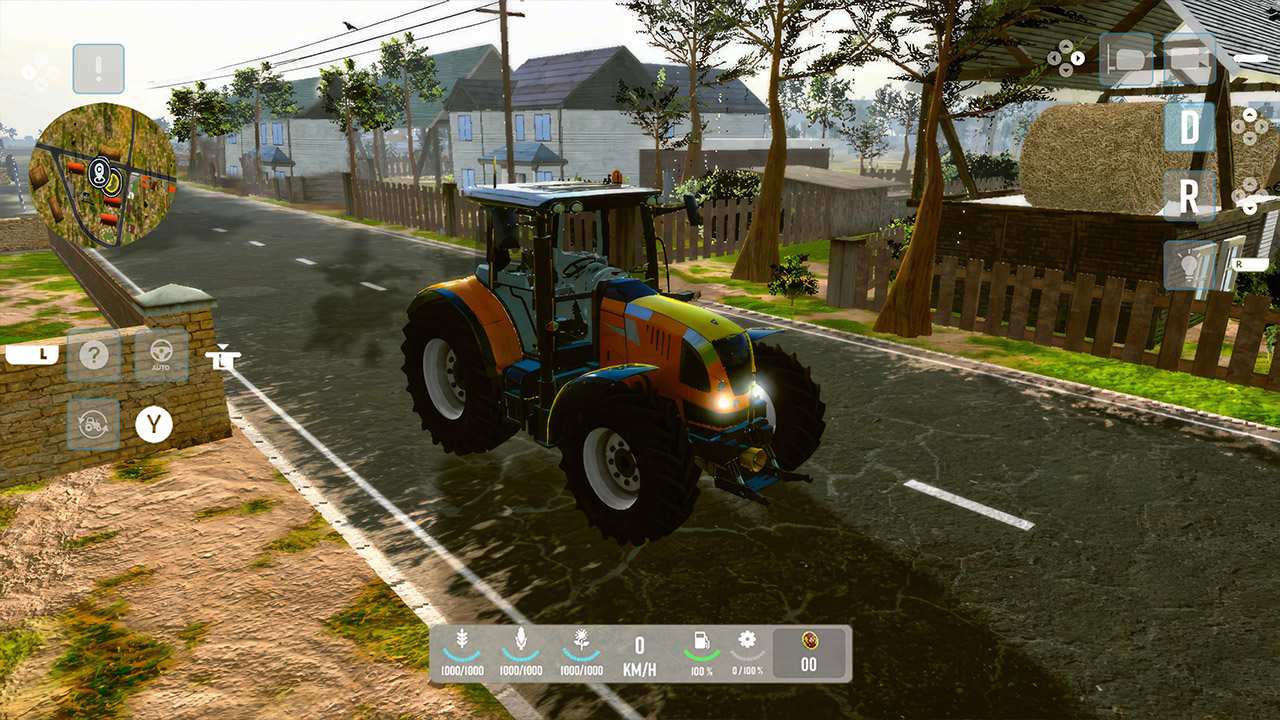The image size is (1280, 720).
Task: Select the interior camera view icon
Action: (1126, 62)
